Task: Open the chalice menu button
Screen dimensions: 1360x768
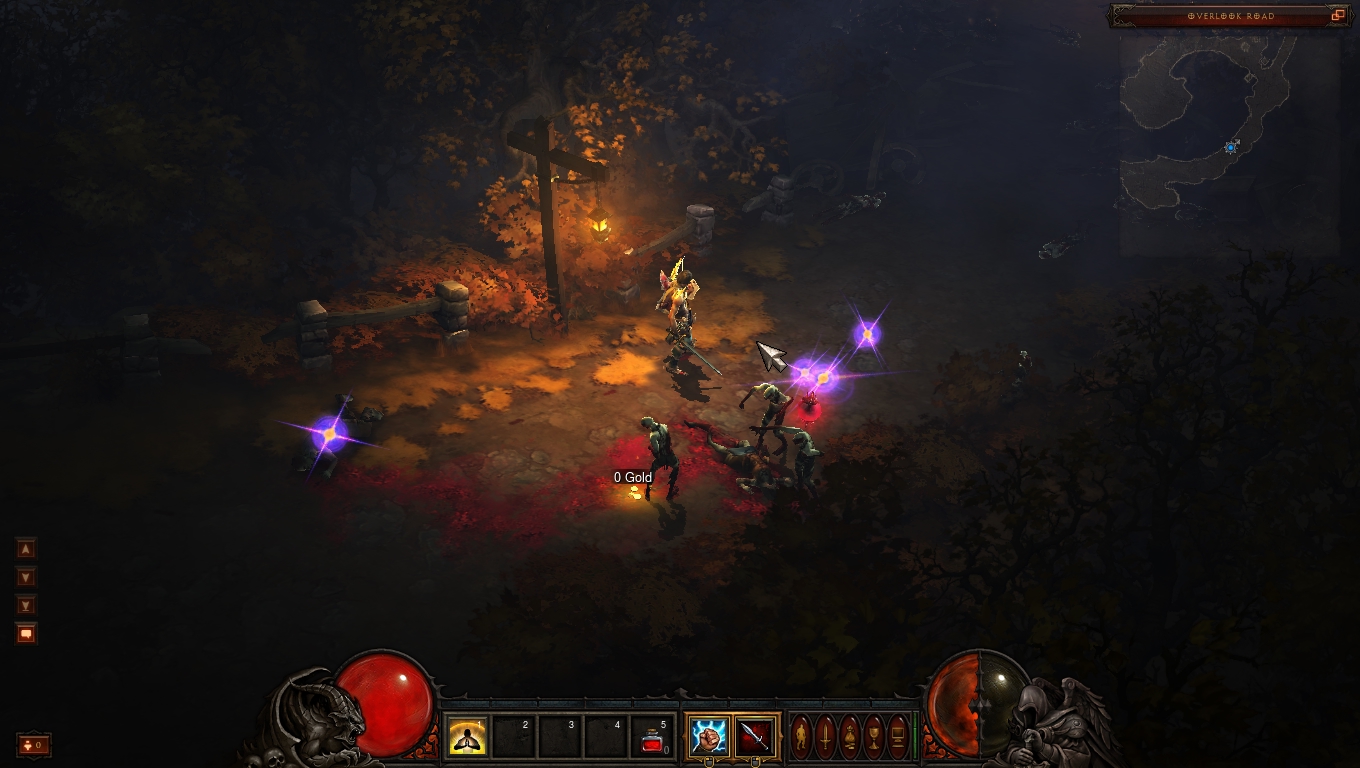Action: point(874,738)
